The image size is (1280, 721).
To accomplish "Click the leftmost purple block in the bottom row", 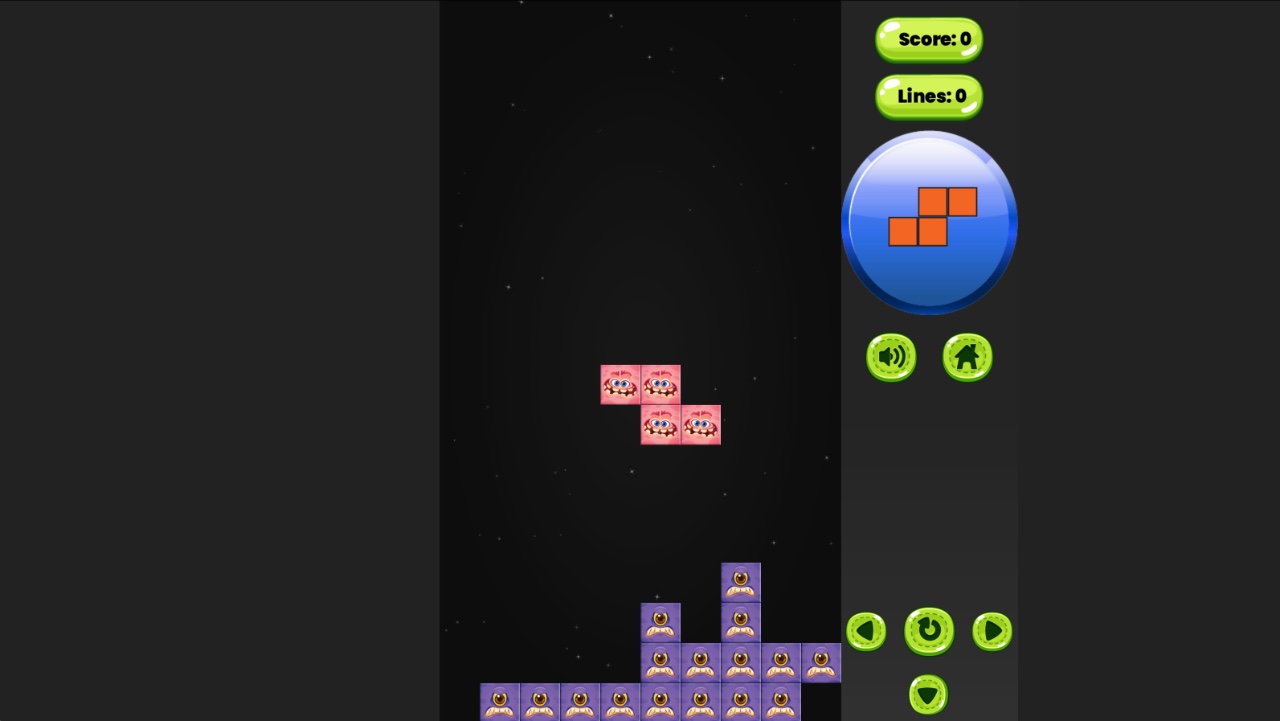I will click(499, 702).
